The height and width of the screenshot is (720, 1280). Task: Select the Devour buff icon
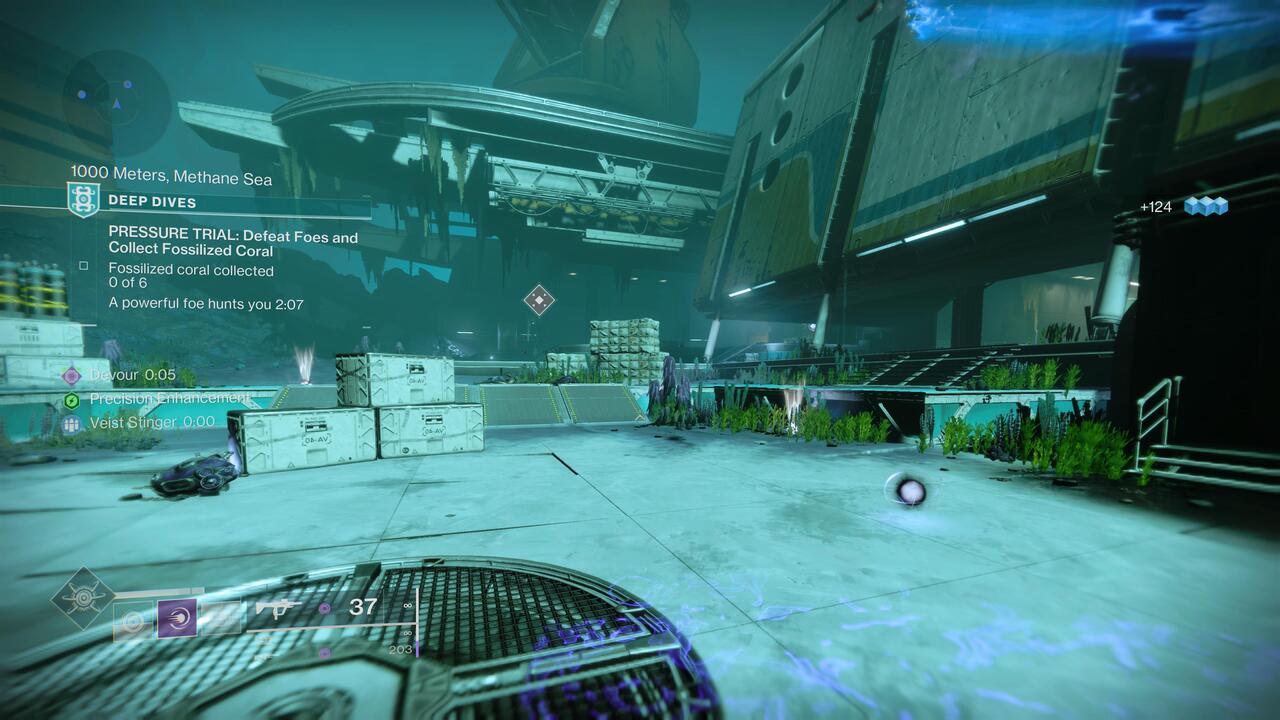[x=70, y=375]
